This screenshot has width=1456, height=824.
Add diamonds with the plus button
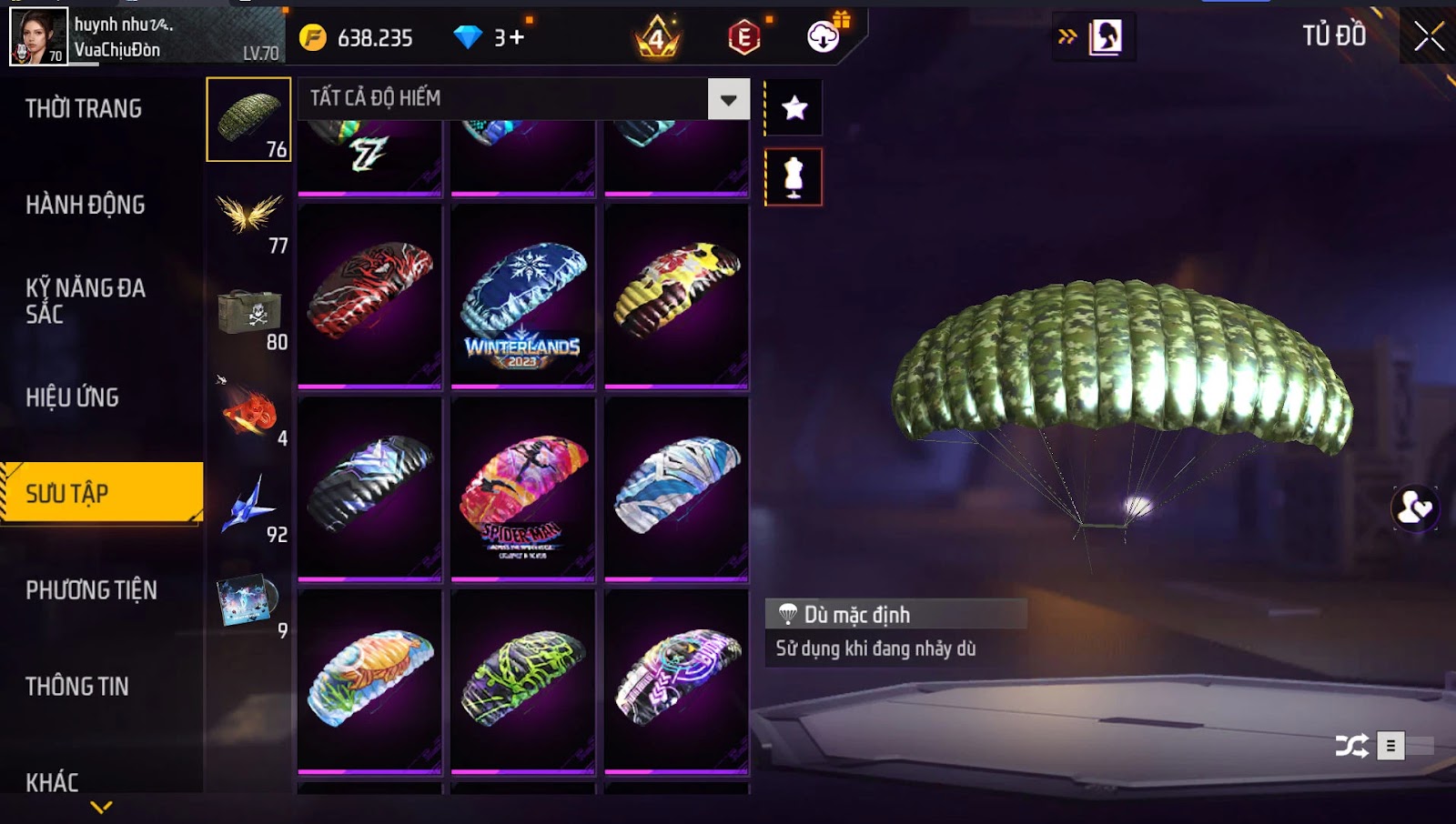coord(516,37)
